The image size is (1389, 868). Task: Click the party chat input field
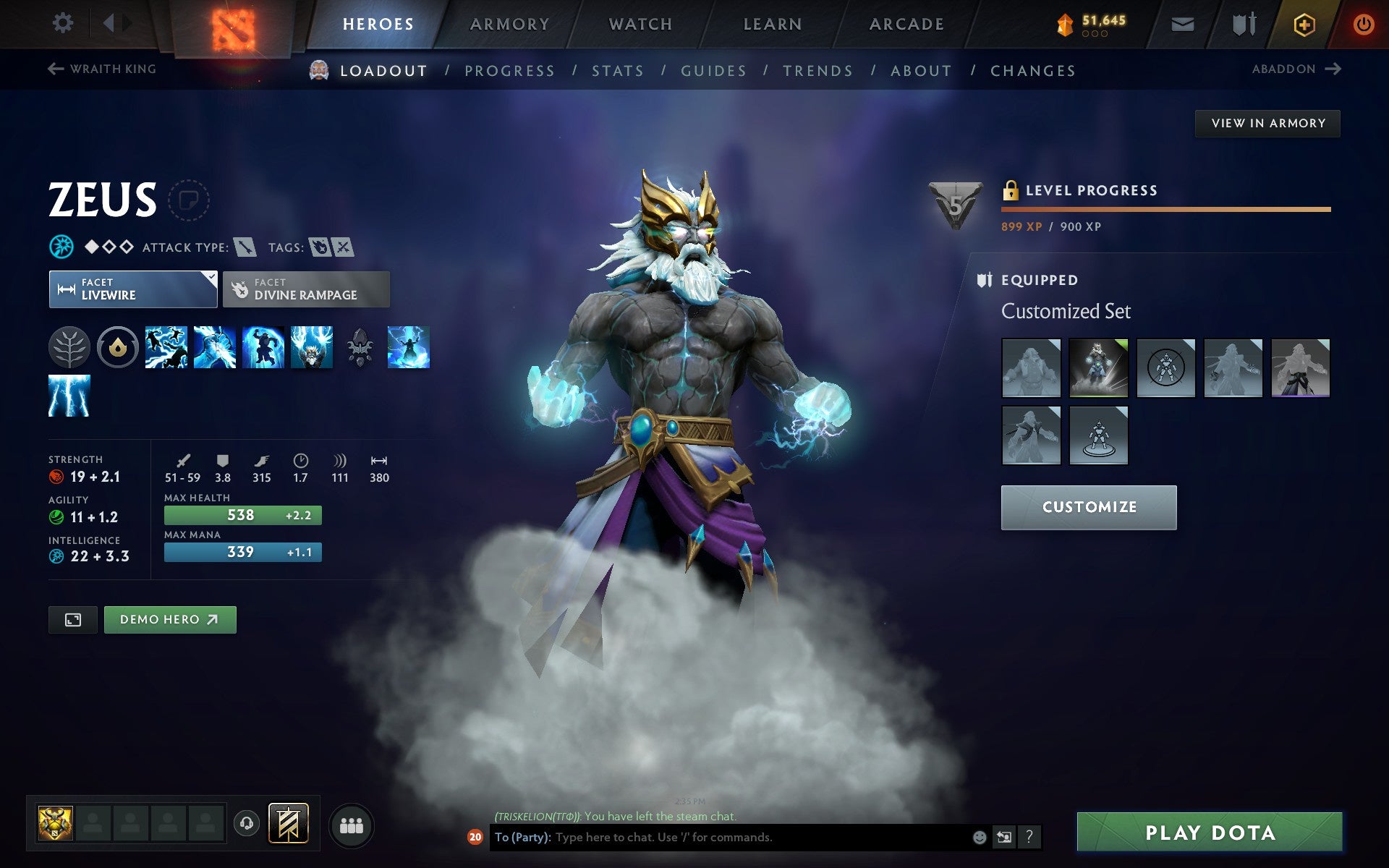click(x=723, y=838)
